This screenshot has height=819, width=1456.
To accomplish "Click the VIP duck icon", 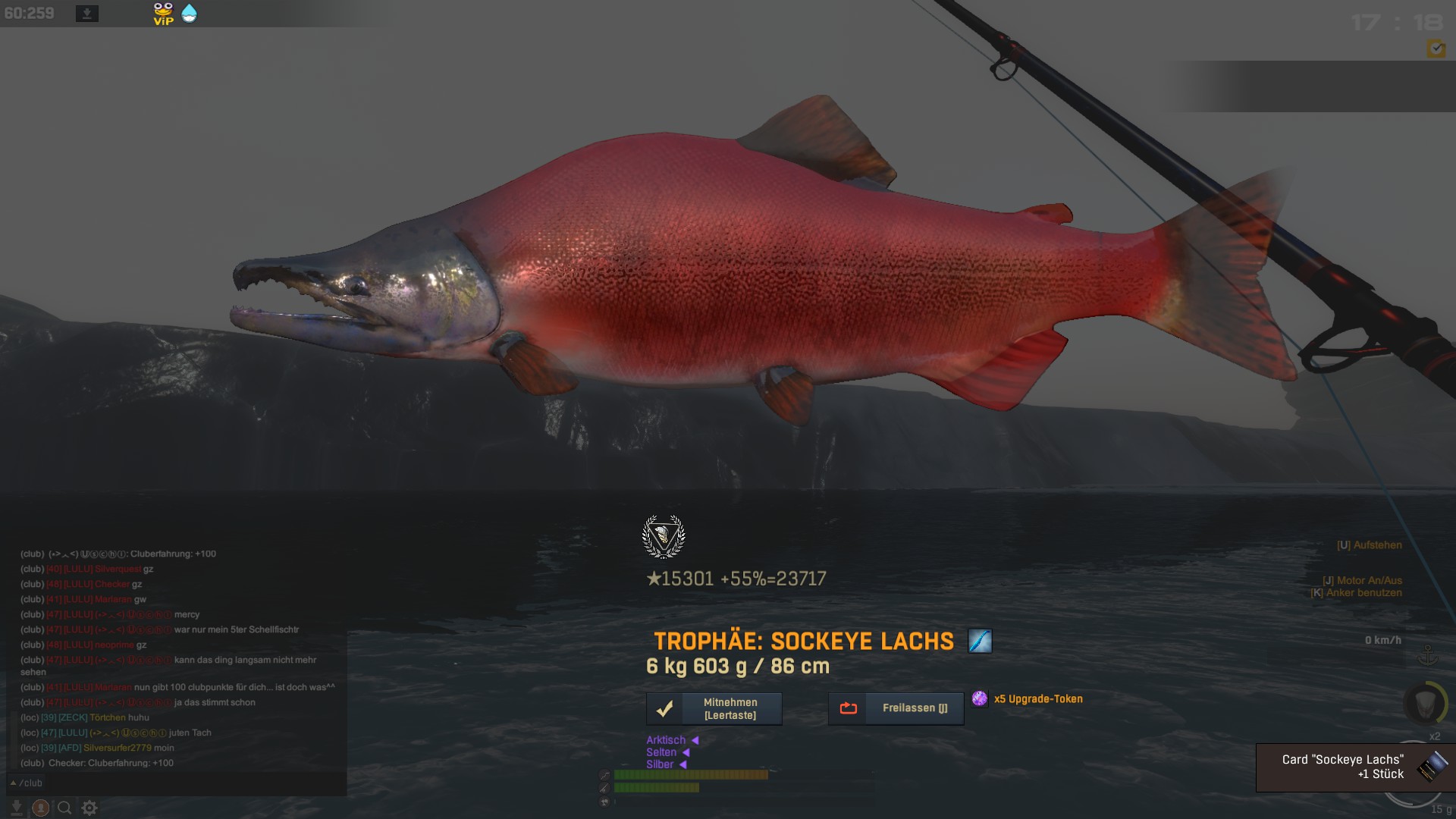I will click(163, 14).
